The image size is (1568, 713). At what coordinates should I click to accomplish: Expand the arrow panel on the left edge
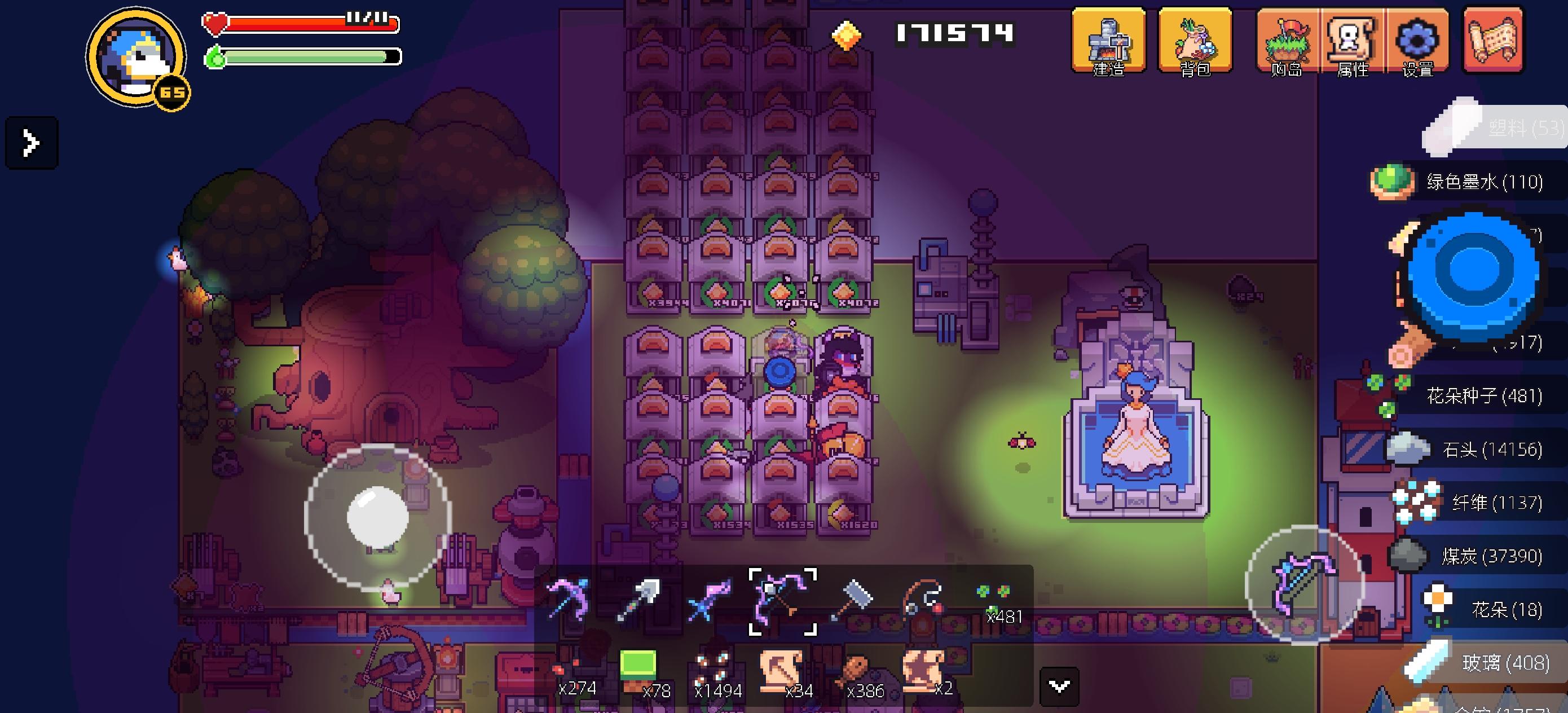[x=30, y=143]
